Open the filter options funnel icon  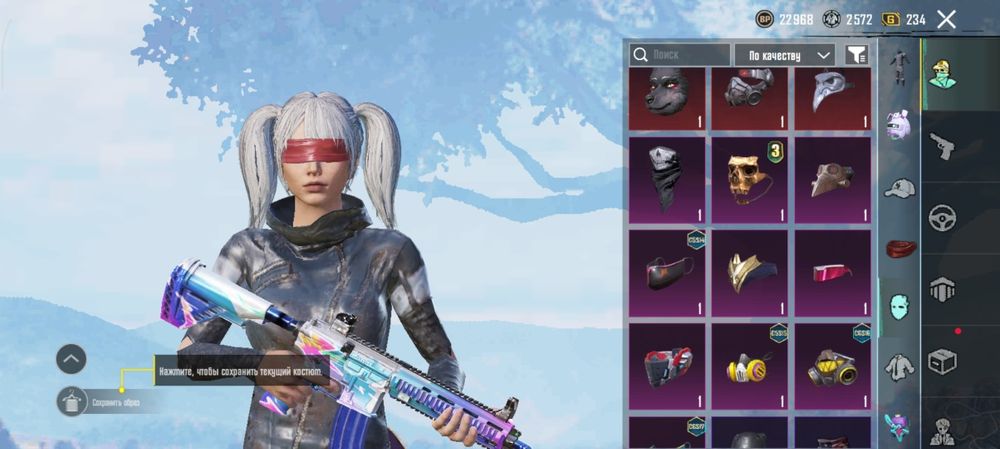[x=857, y=55]
